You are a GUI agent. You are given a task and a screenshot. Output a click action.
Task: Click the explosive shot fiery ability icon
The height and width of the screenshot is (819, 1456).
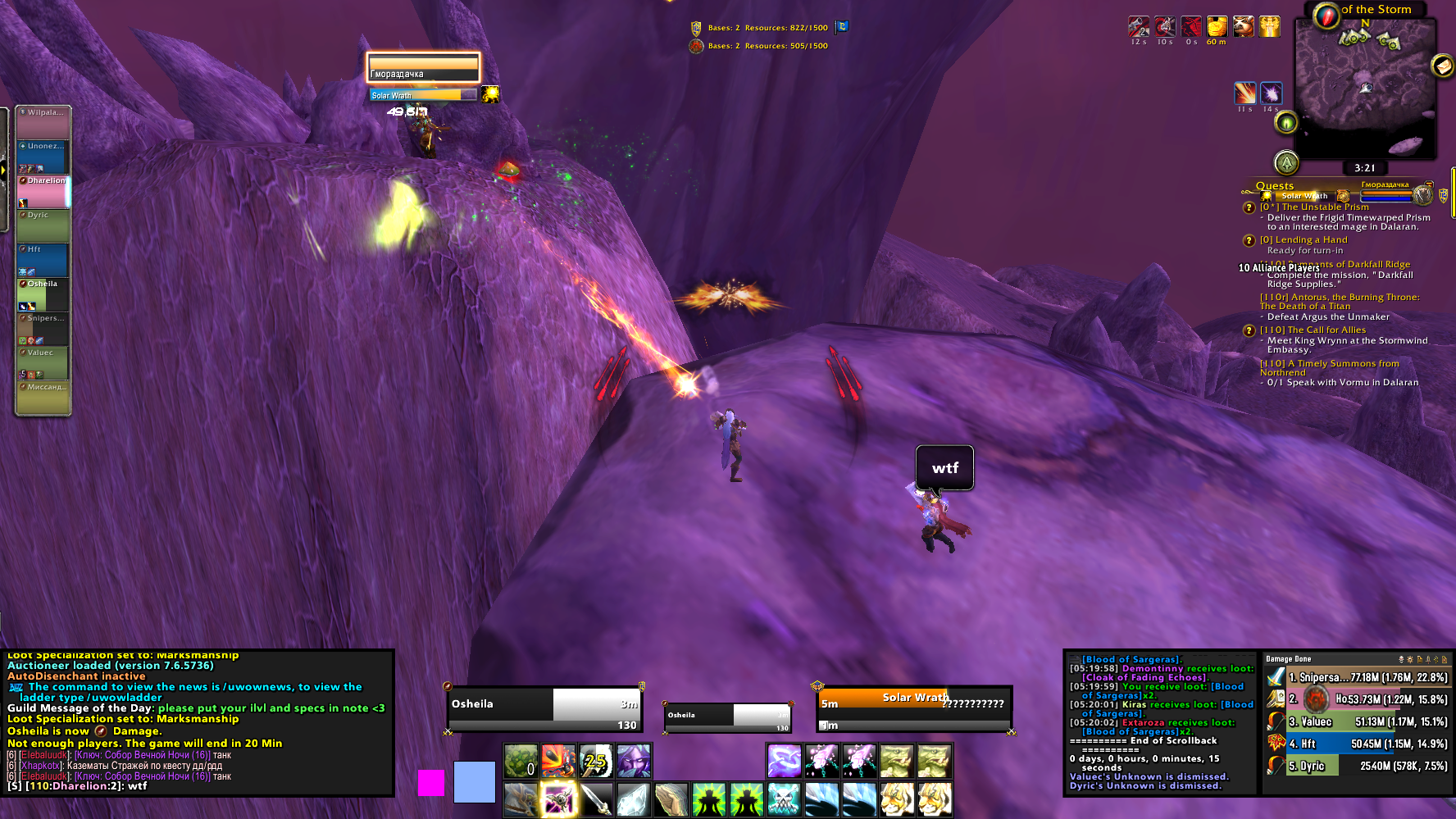point(557,762)
